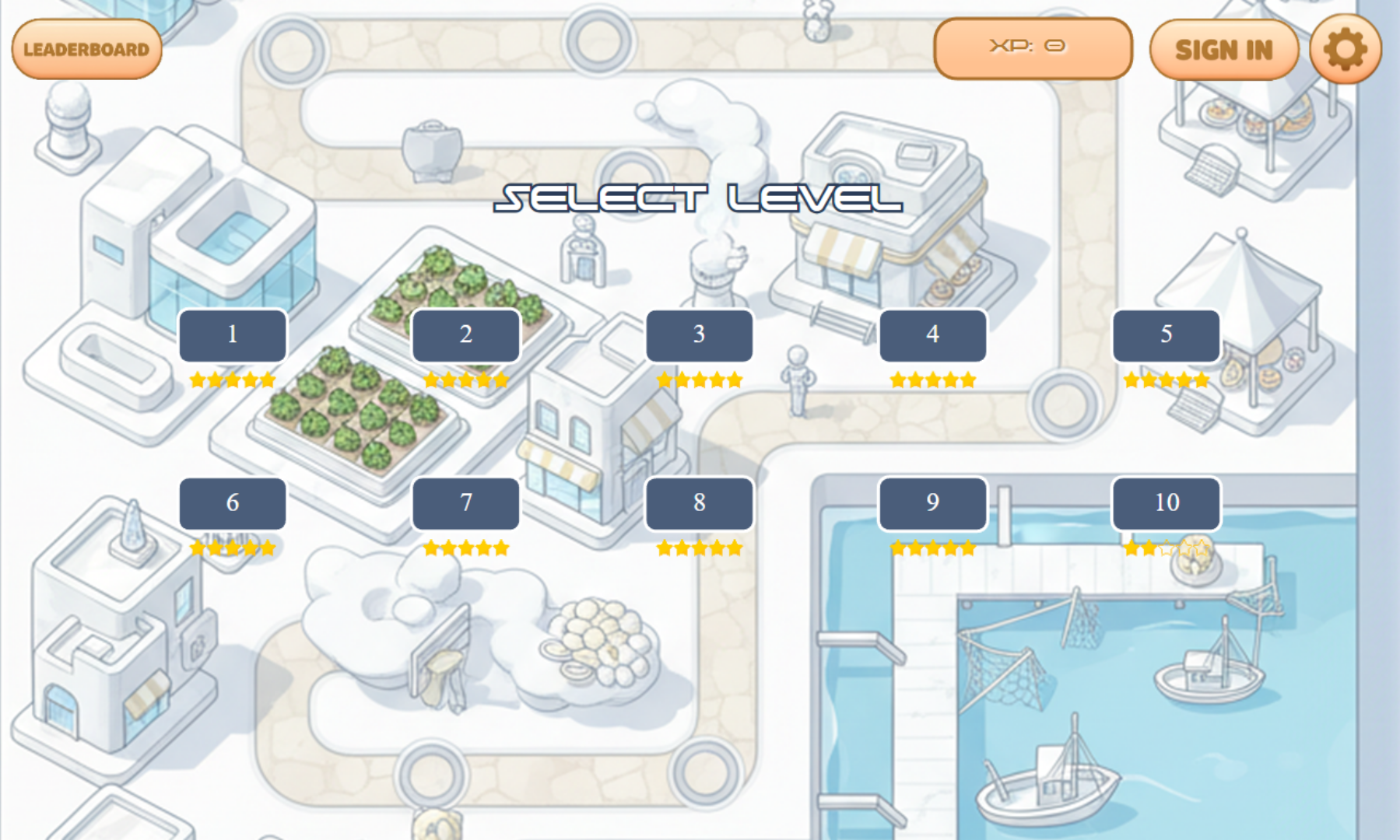Screen dimensions: 1400x840
Task: Select level 3
Action: tap(698, 335)
